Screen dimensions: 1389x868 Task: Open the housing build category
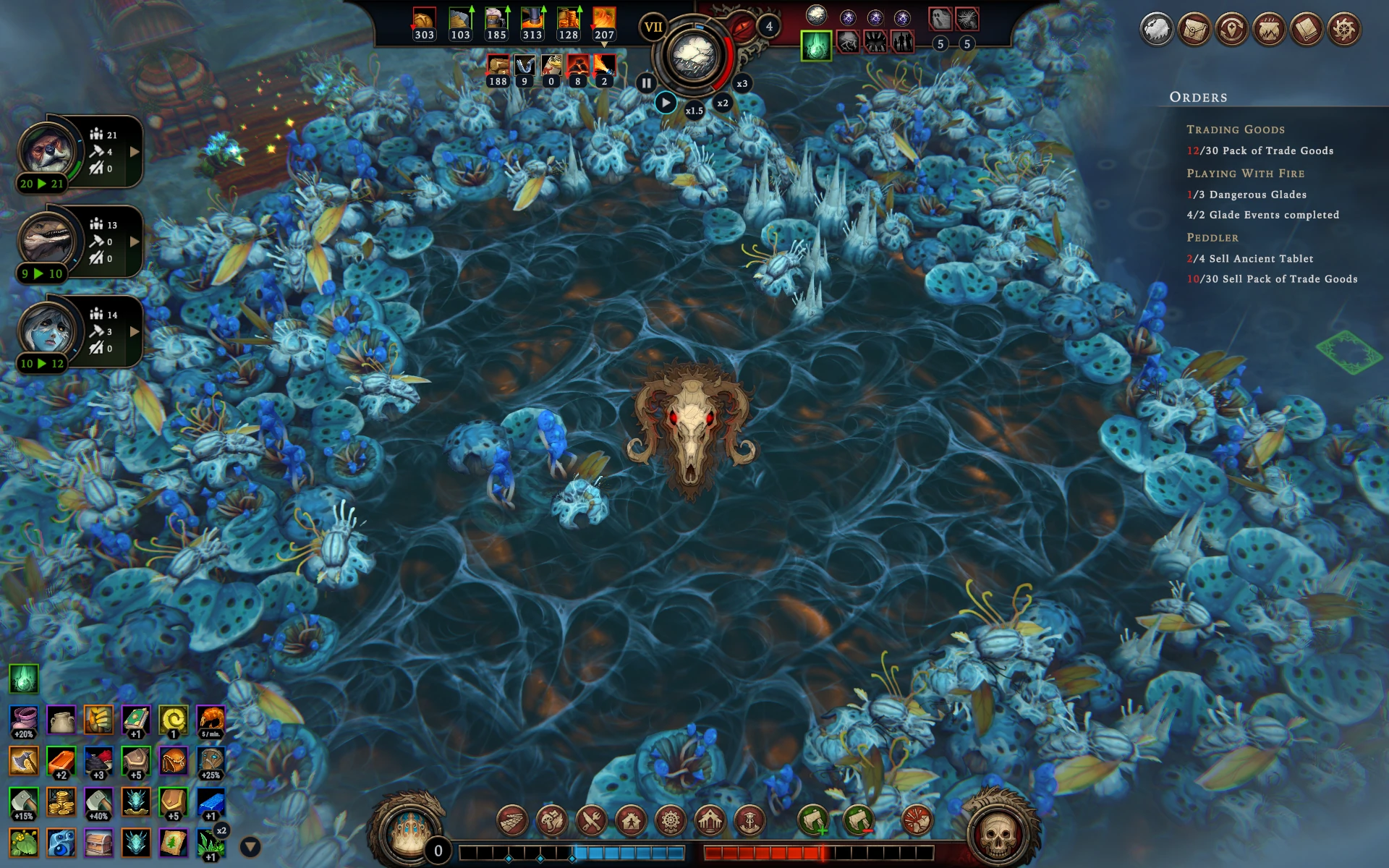pos(631,821)
